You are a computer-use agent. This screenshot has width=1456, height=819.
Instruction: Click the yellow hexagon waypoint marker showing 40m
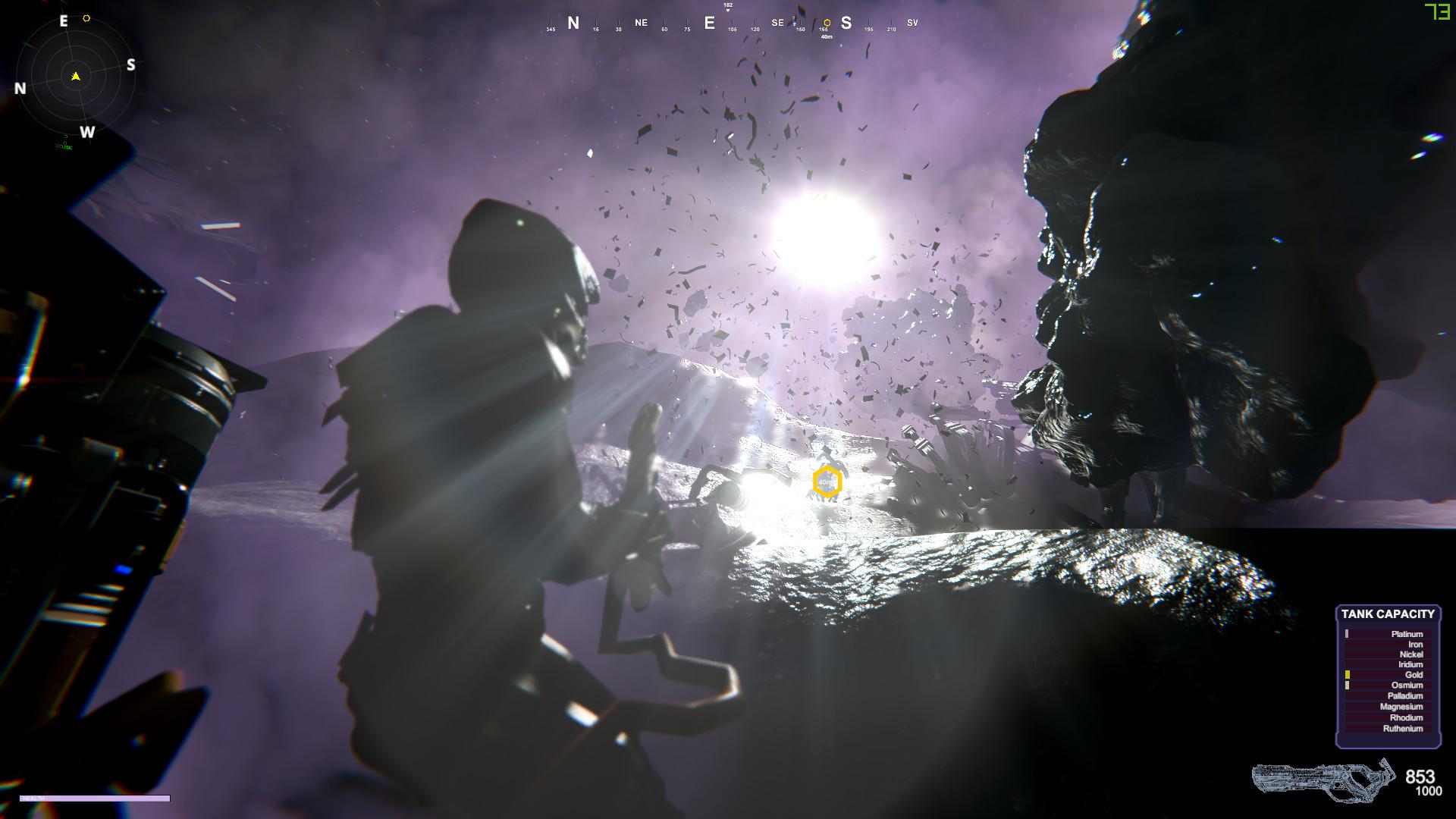click(x=827, y=481)
